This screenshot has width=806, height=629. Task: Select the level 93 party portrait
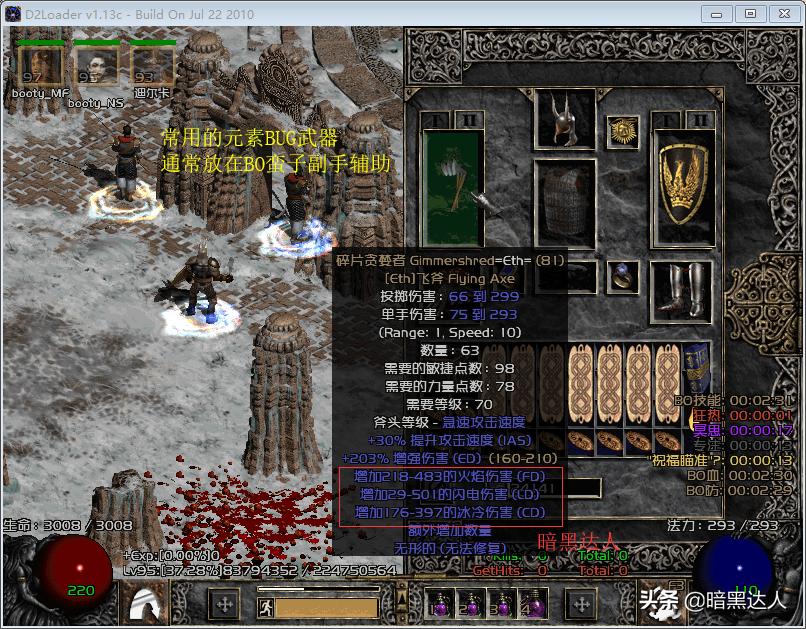click(151, 67)
